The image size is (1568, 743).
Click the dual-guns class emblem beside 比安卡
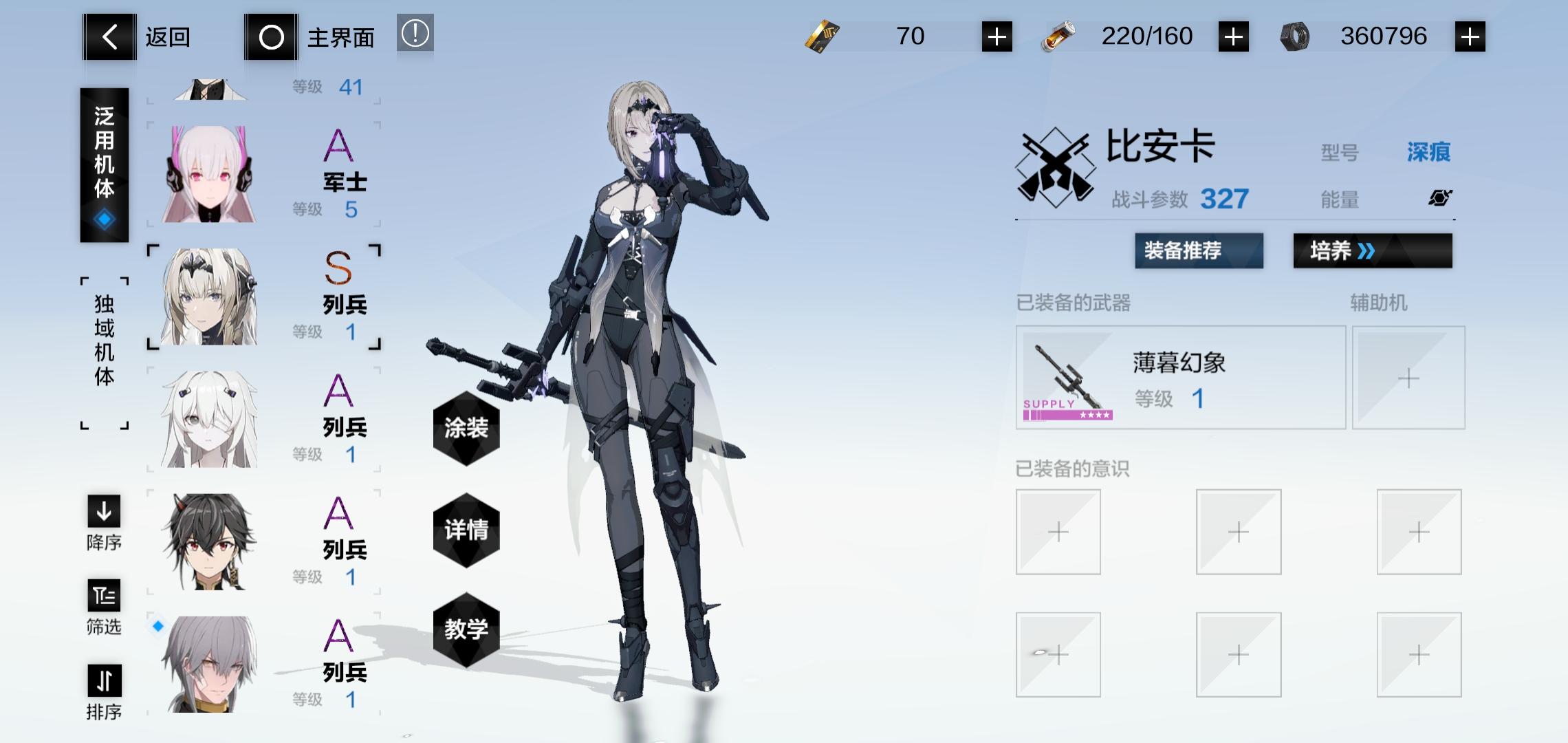point(1057,165)
